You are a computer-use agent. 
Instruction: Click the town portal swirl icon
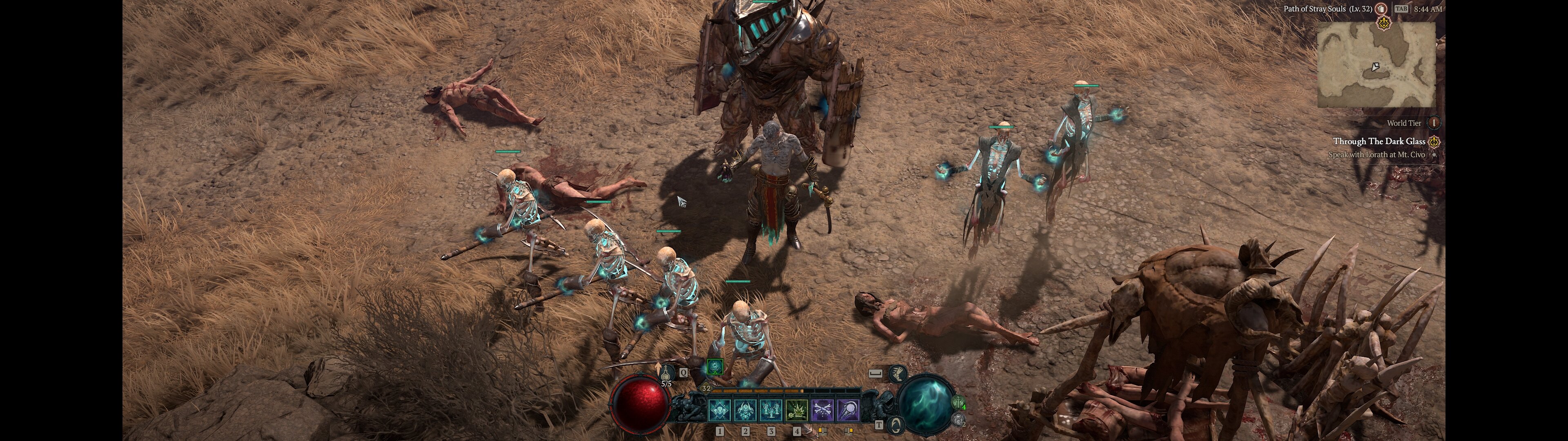897,425
